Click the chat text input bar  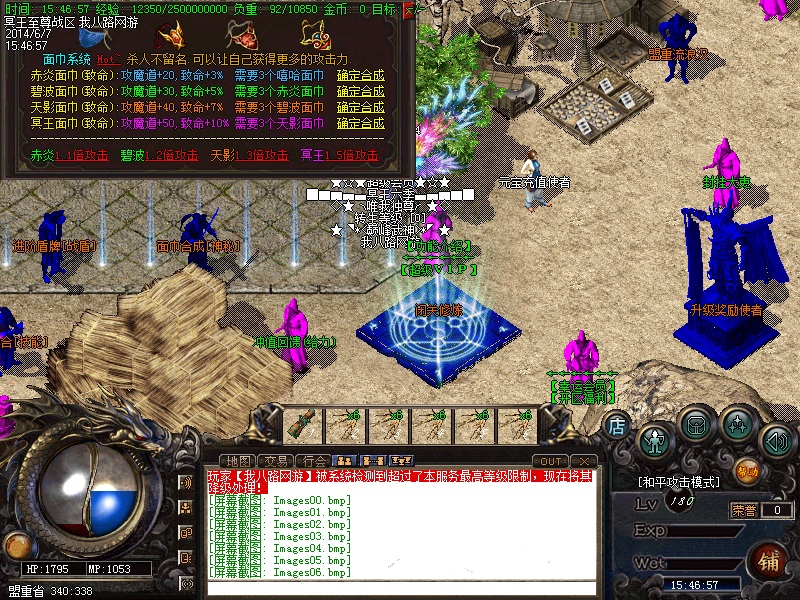400,588
